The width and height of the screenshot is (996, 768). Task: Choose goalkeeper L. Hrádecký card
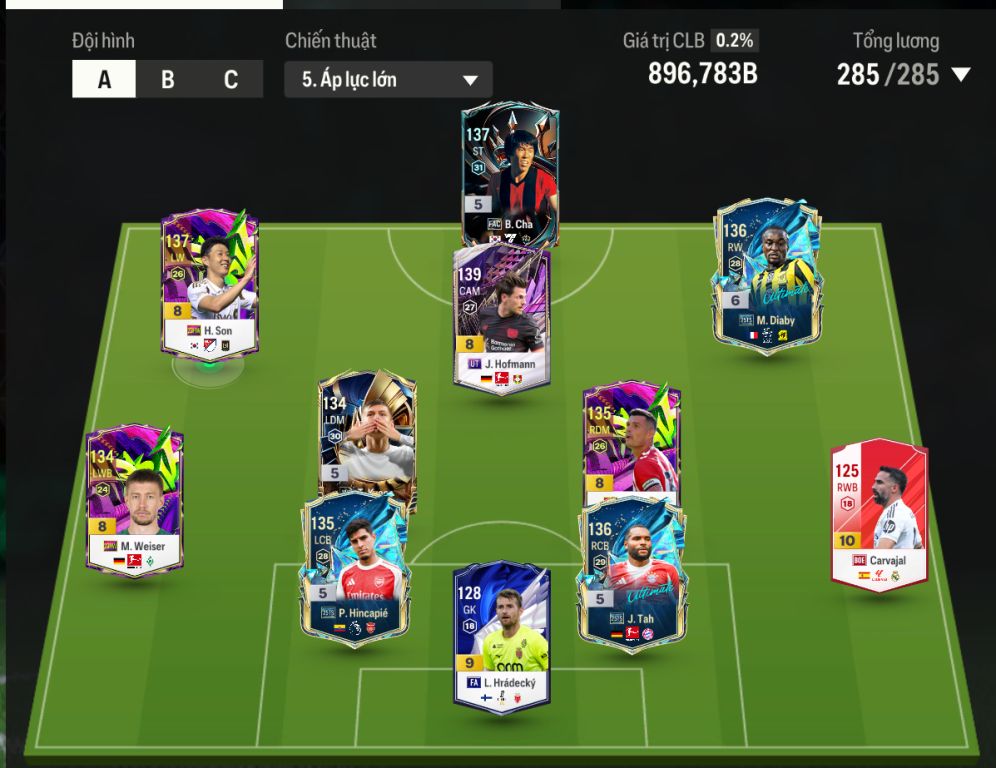501,635
